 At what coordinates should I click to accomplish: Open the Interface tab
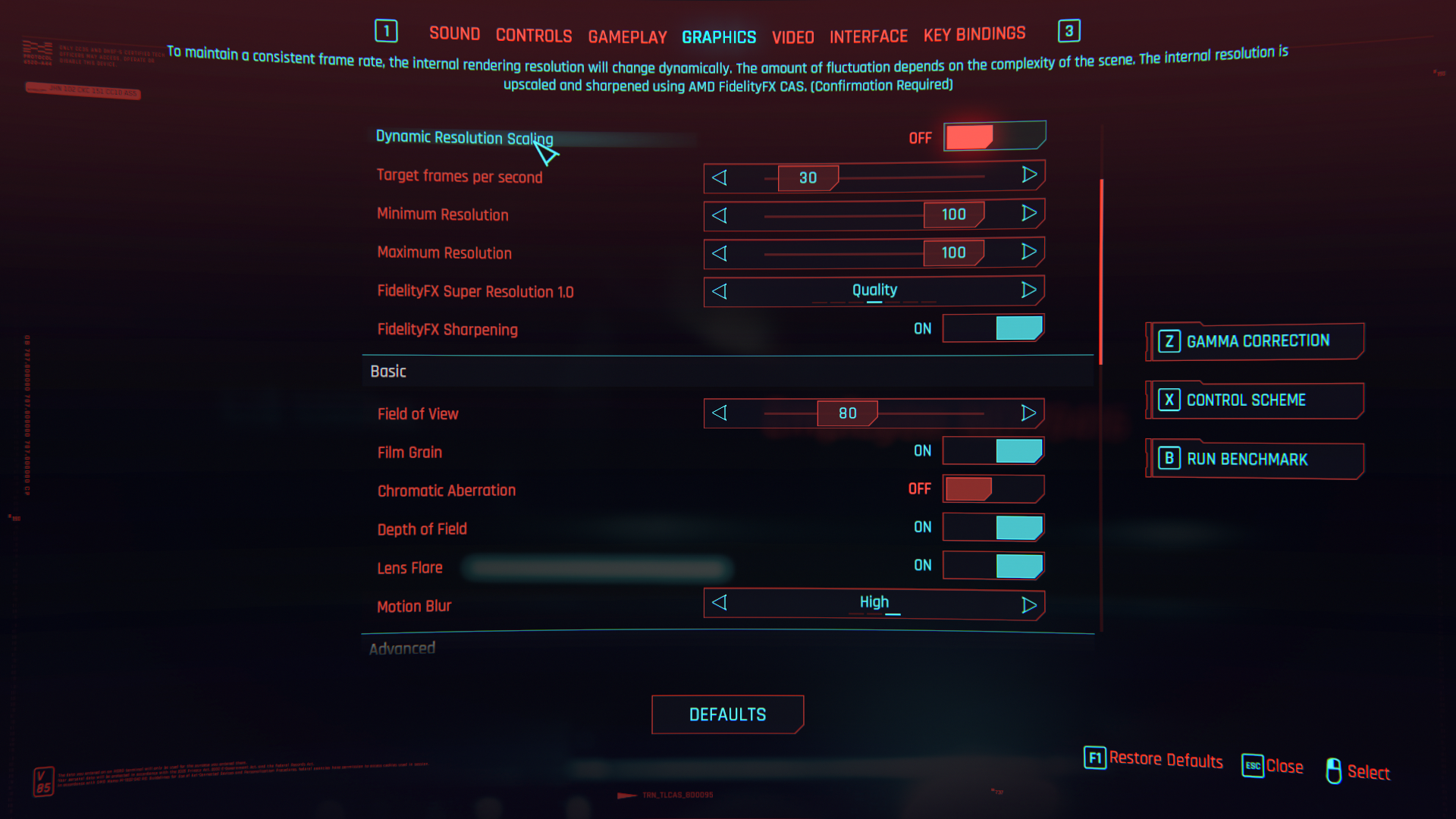pos(868,36)
